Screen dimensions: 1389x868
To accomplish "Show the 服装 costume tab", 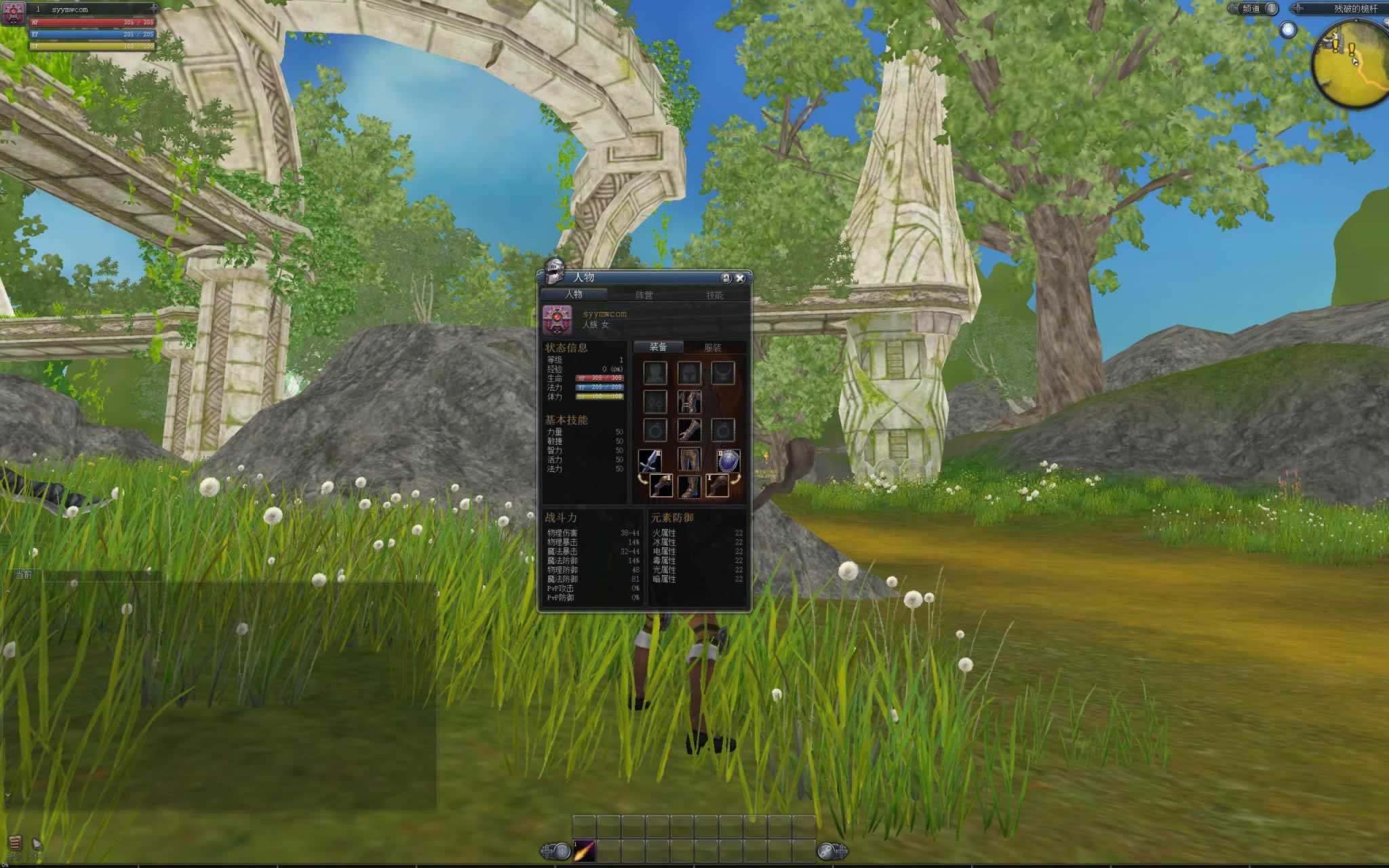I will 712,347.
